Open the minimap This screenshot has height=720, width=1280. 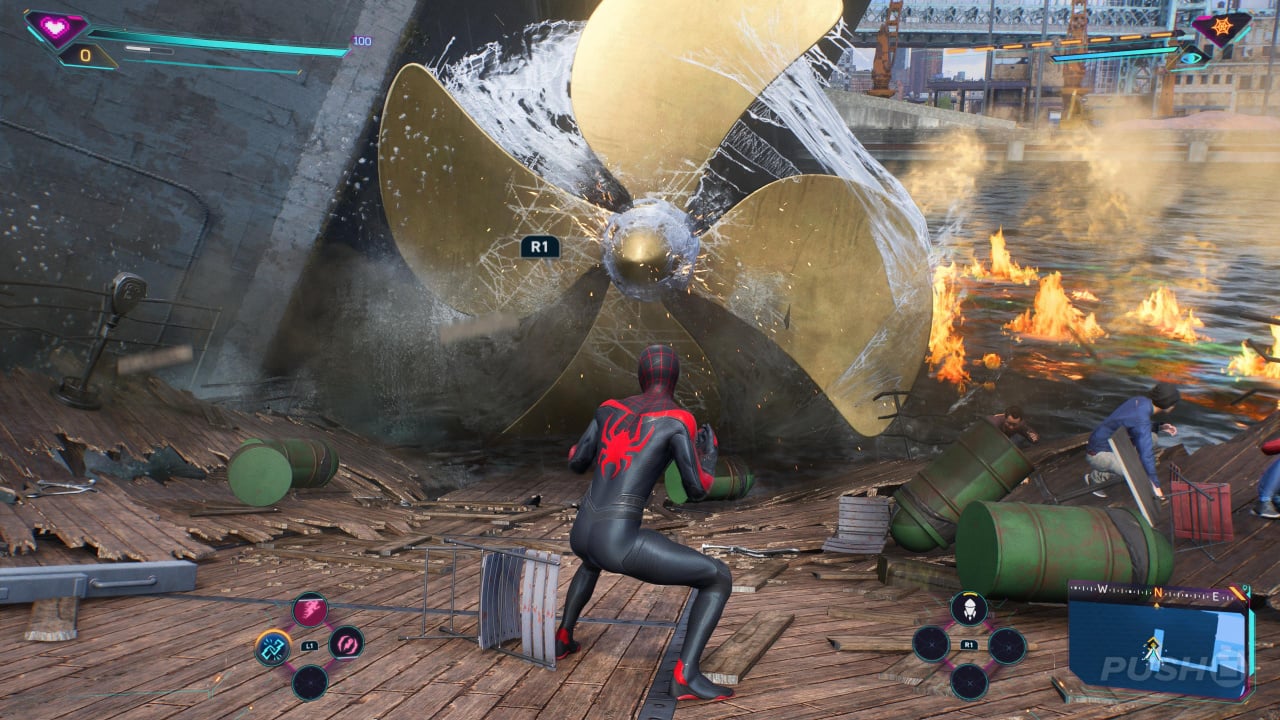pos(1158,641)
